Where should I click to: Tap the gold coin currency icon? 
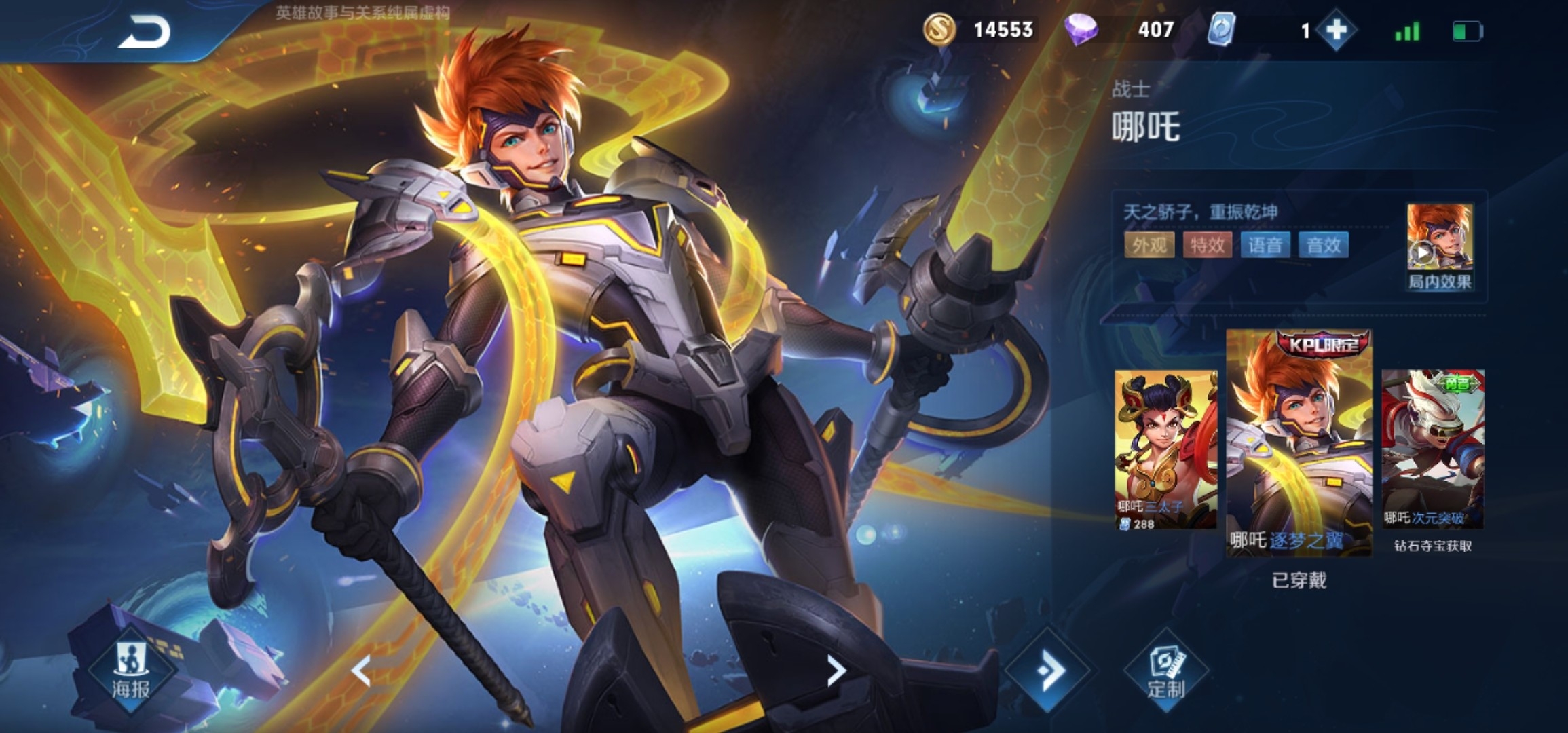pos(939,30)
